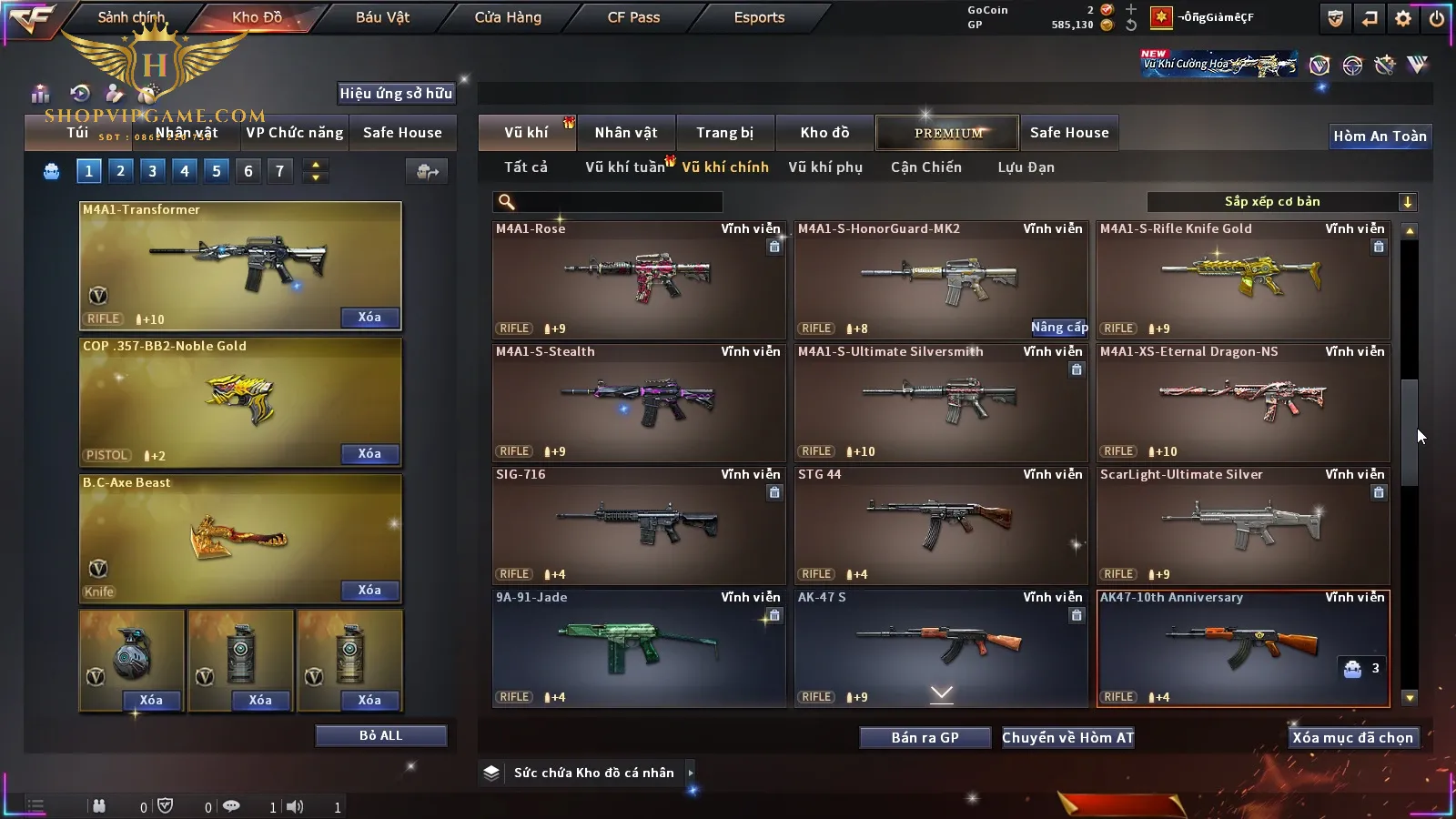Select the M4A1-Rose rifle
This screenshot has height=819, width=1456.
click(x=639, y=279)
